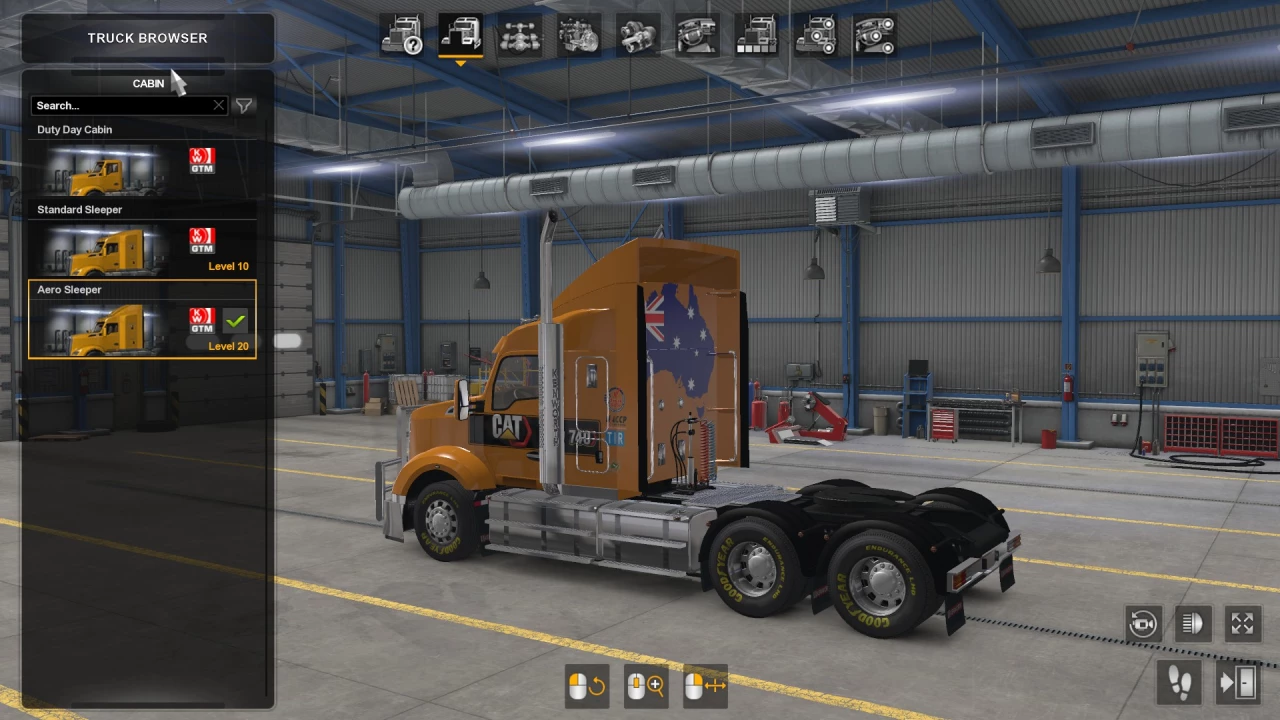Open the Engine selection category
This screenshot has height=720, width=1280.
pos(578,37)
